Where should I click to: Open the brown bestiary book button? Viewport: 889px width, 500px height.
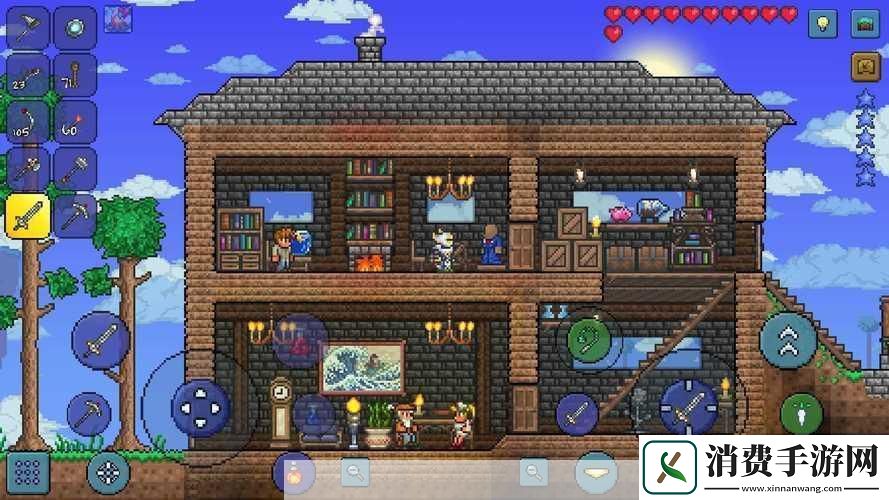coord(866,66)
